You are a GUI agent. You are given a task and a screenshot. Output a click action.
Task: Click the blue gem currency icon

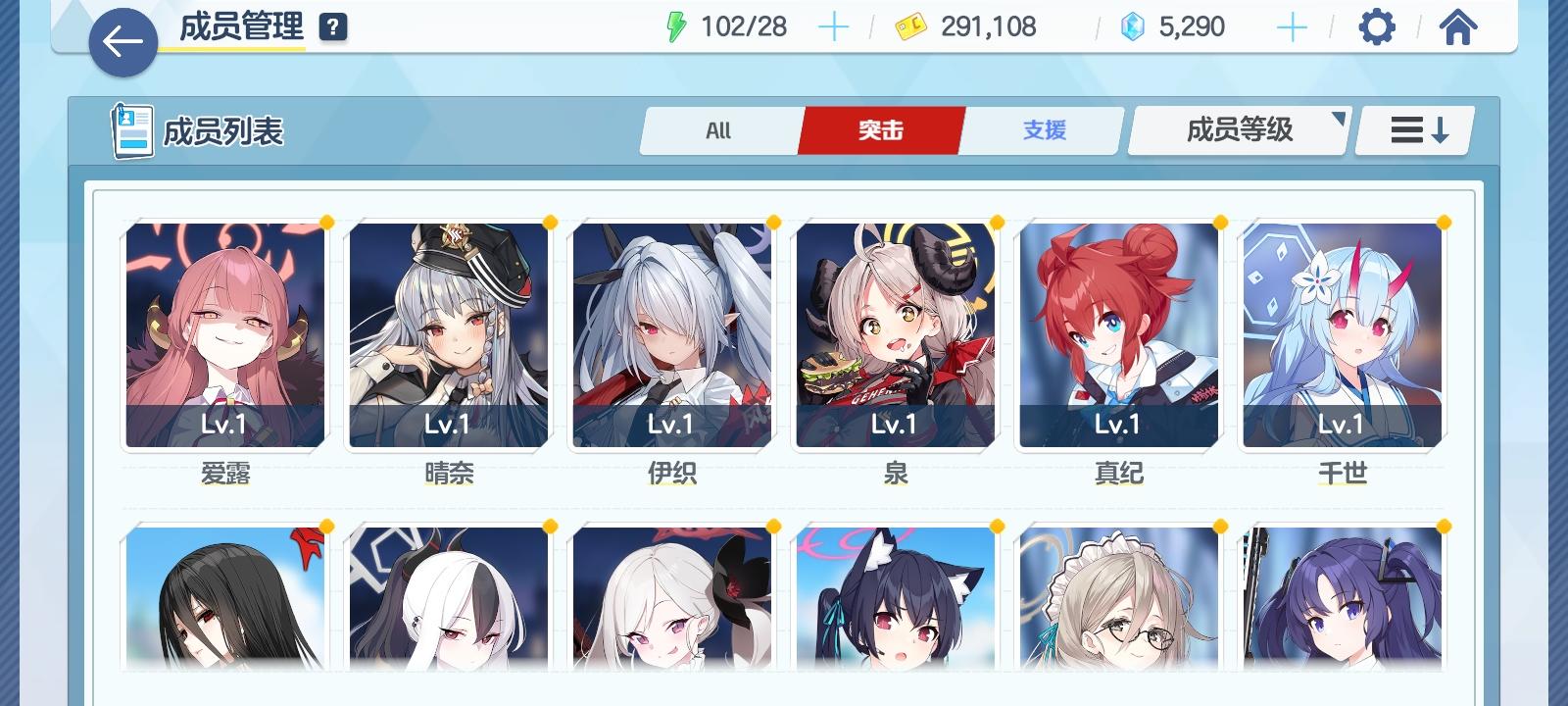[x=1135, y=26]
